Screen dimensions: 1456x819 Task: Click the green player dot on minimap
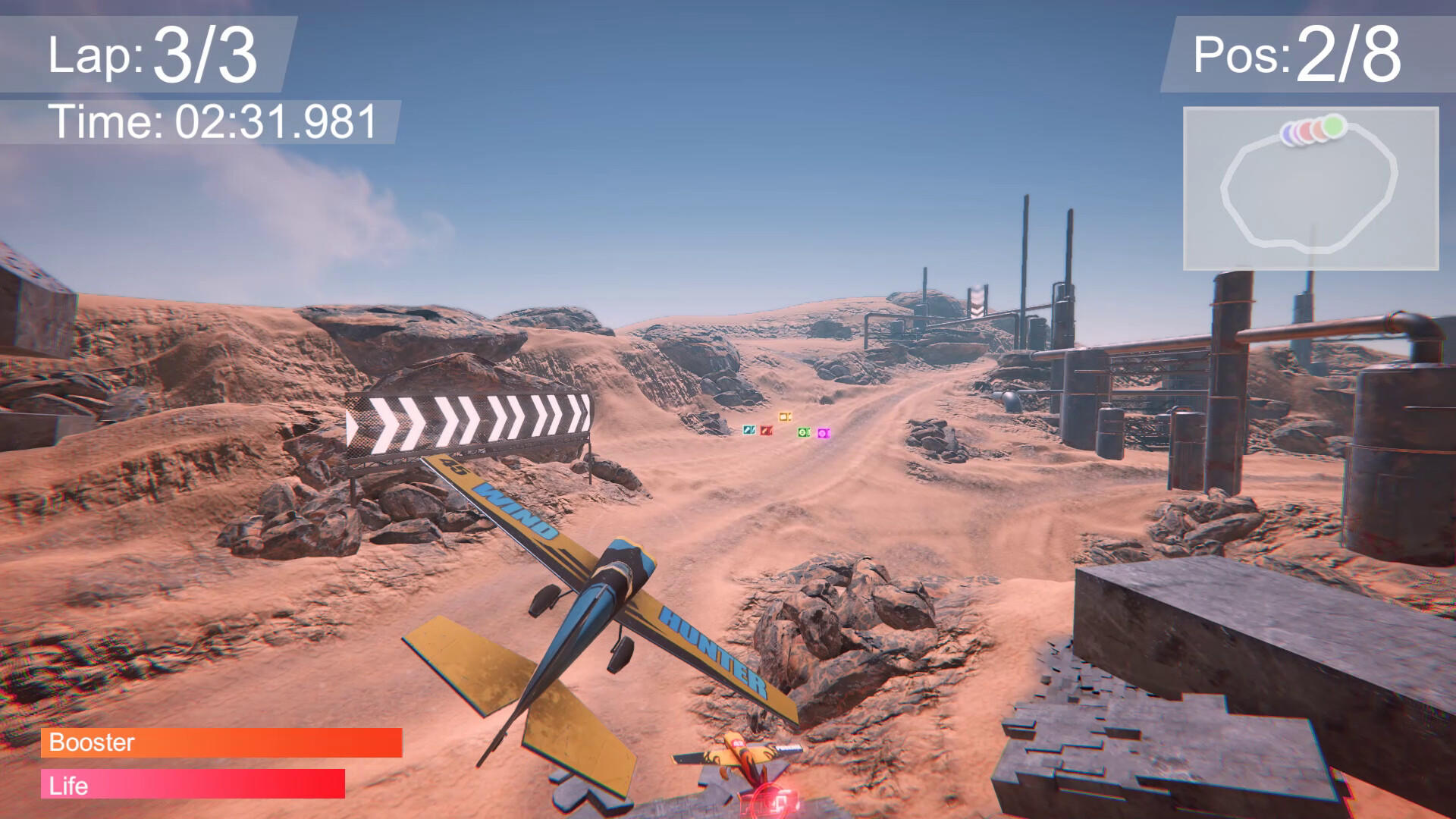(x=1332, y=126)
